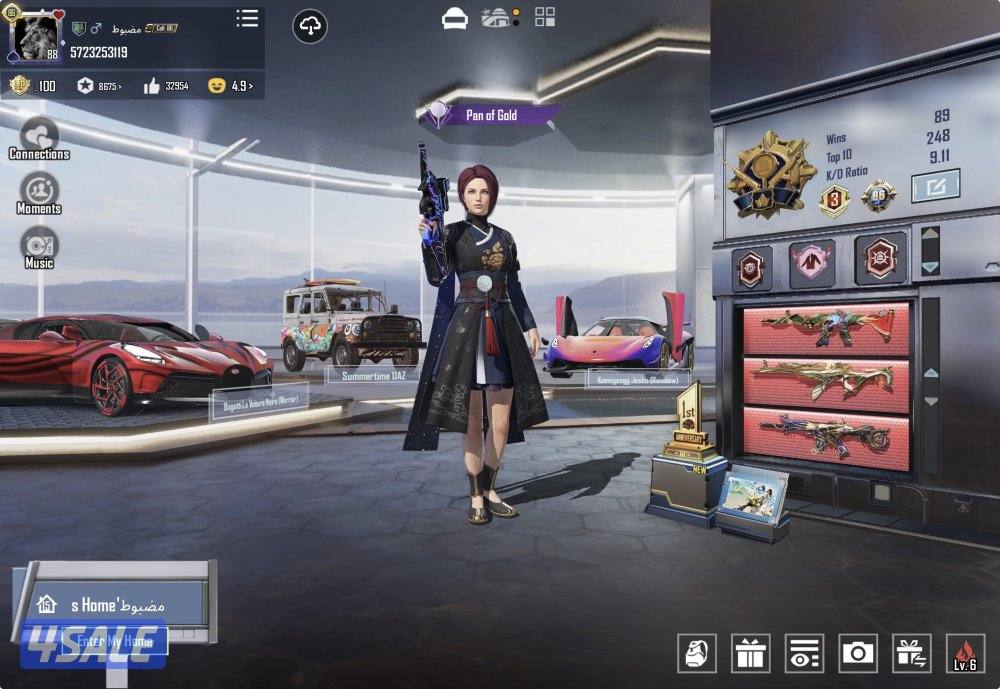
Task: Select the pink jacket achievement badge
Action: pos(812,265)
